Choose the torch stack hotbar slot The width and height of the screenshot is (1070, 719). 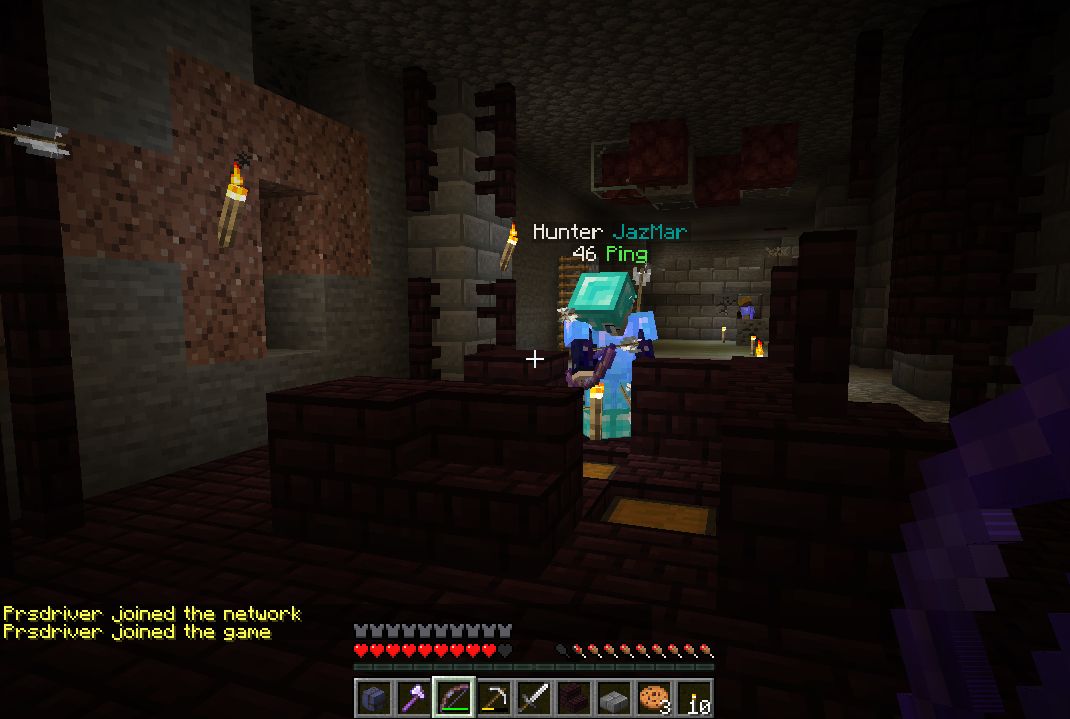(x=693, y=698)
